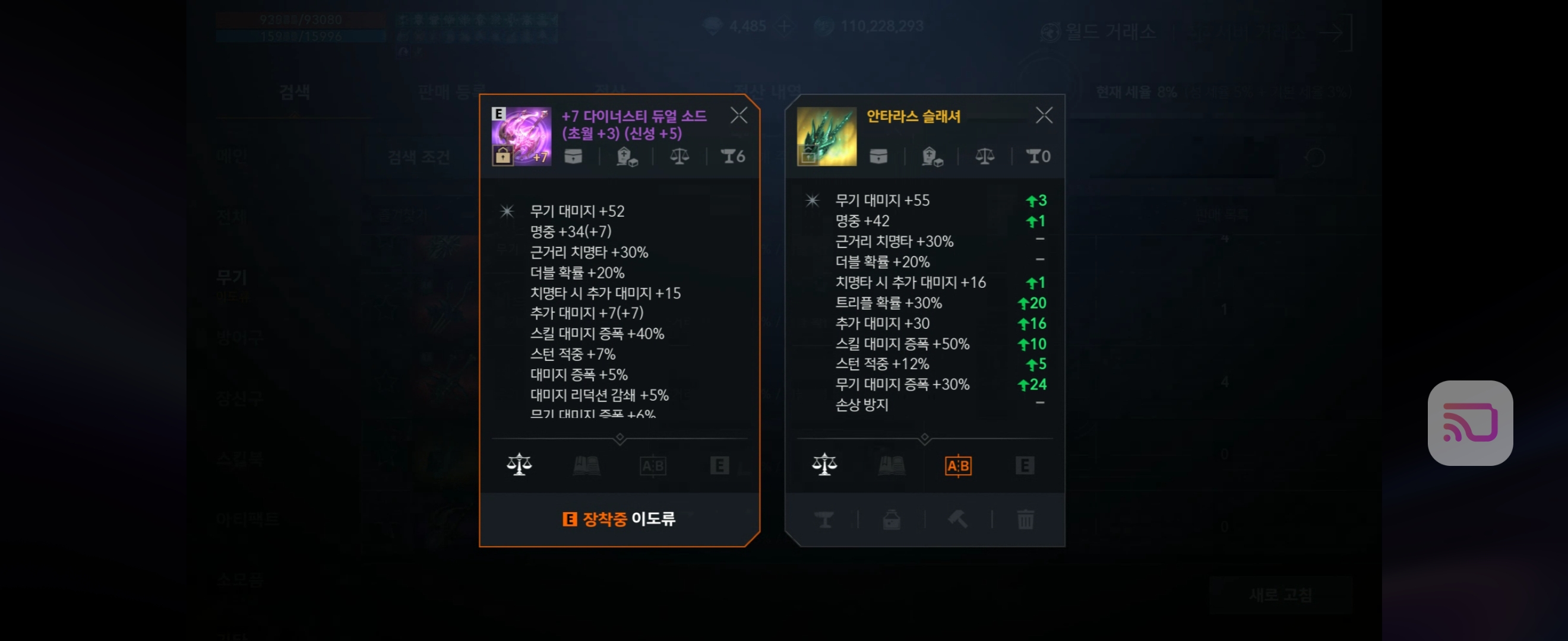This screenshot has width=1568, height=641.
Task: Click the trash delete icon on 안타라스 슬래셔
Action: coord(1025,519)
